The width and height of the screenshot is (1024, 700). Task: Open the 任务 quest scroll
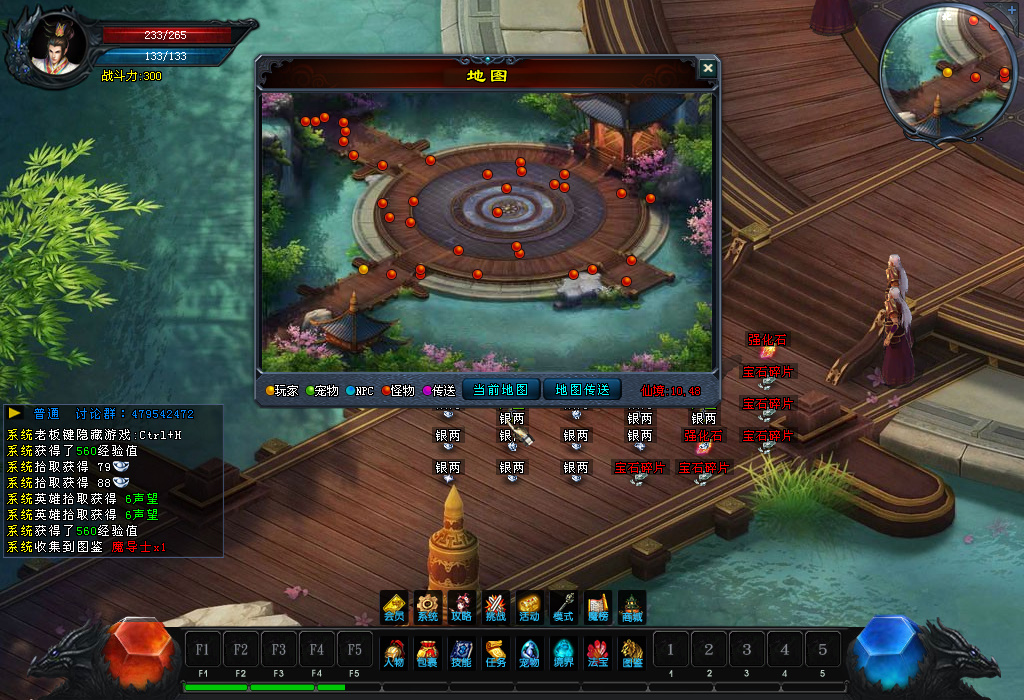tap(496, 652)
